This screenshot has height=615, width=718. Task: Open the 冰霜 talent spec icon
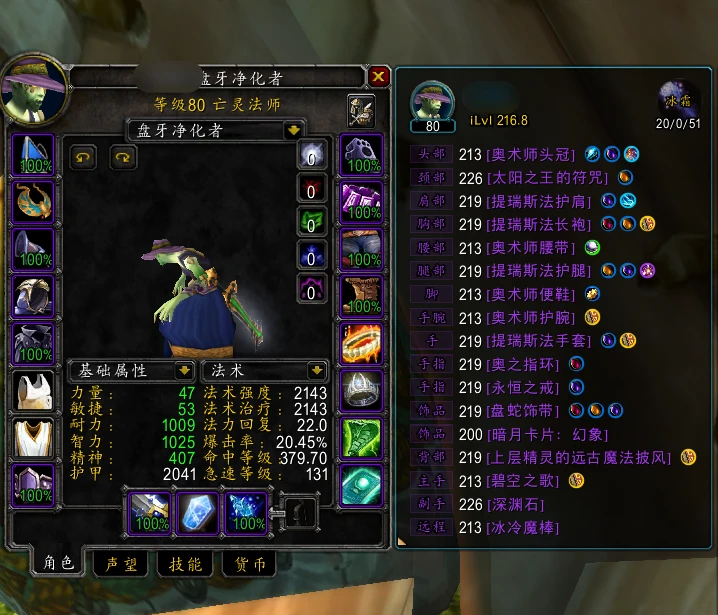(x=678, y=100)
